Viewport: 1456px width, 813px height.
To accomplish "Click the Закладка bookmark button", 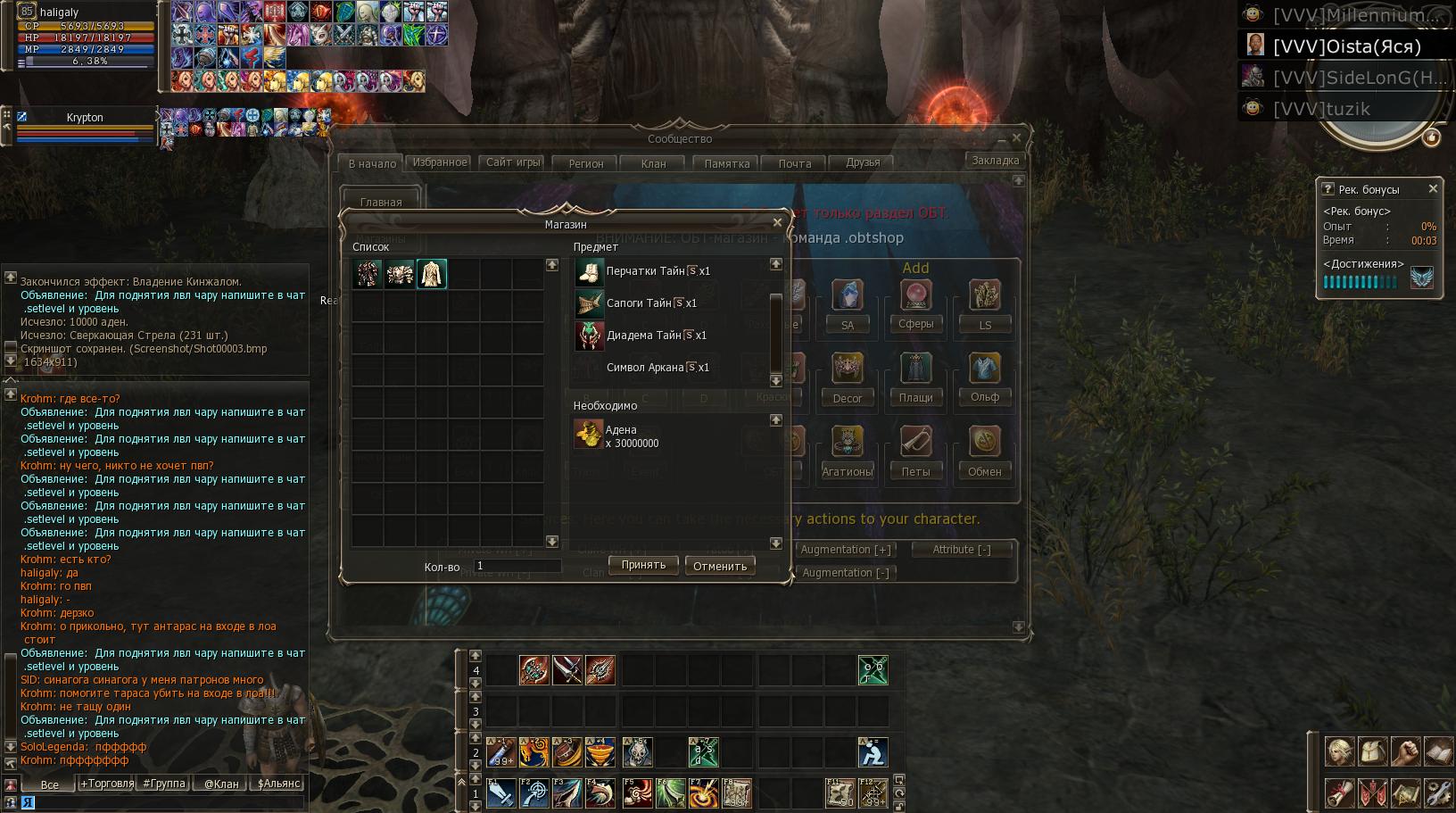I will coord(995,161).
